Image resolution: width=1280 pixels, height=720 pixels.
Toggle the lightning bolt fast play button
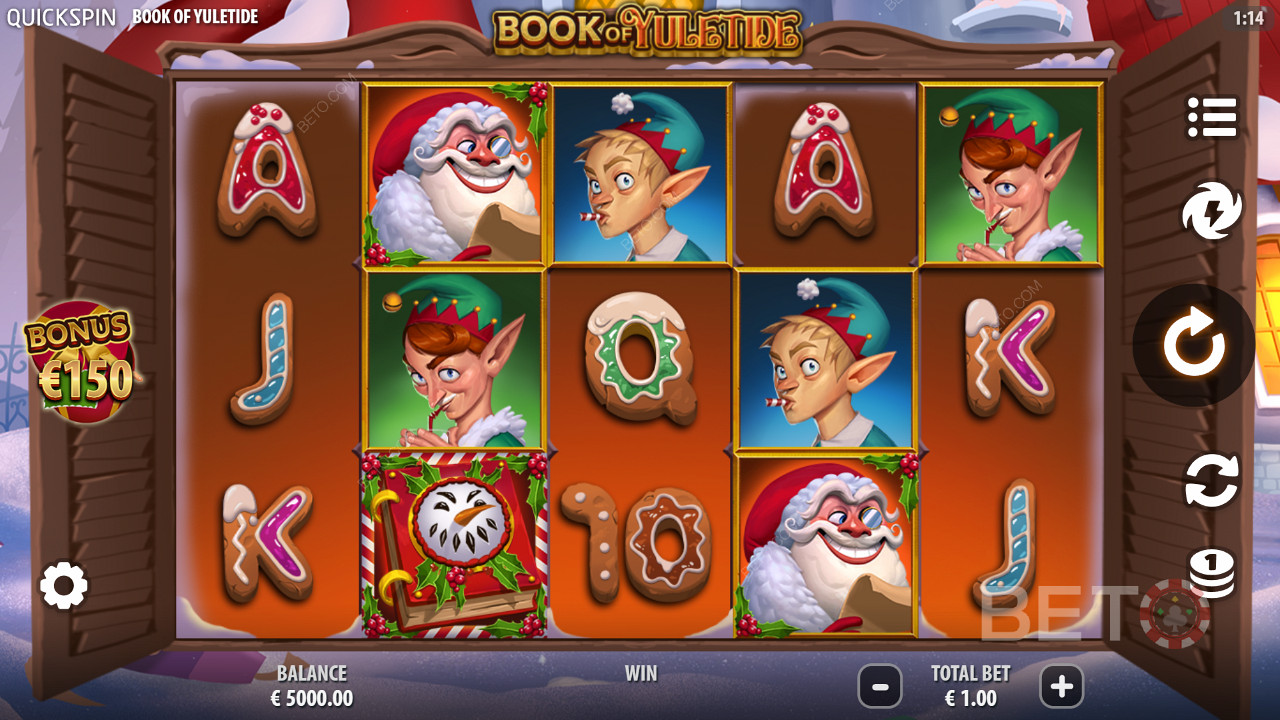[x=1212, y=211]
